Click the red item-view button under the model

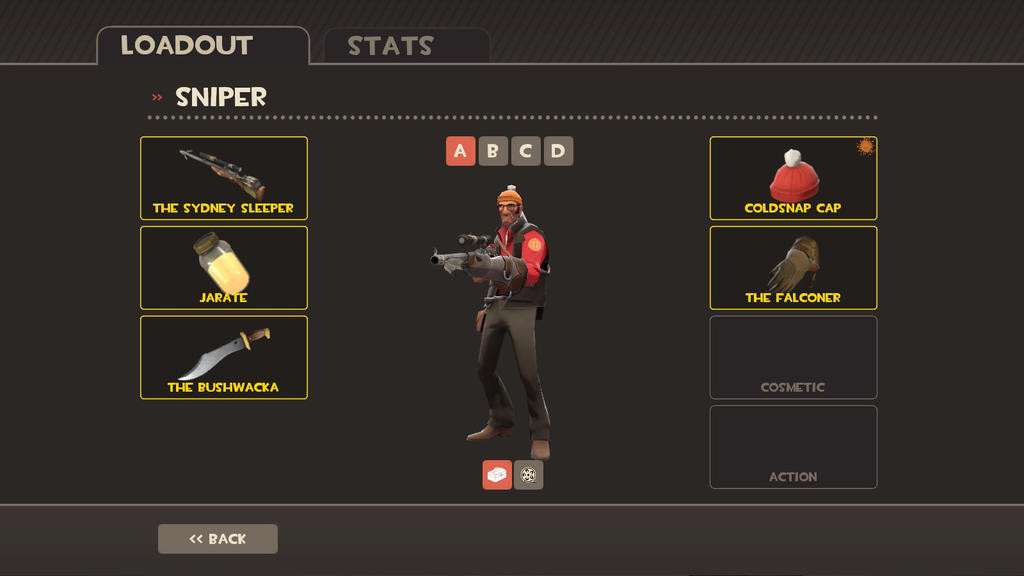coord(497,475)
